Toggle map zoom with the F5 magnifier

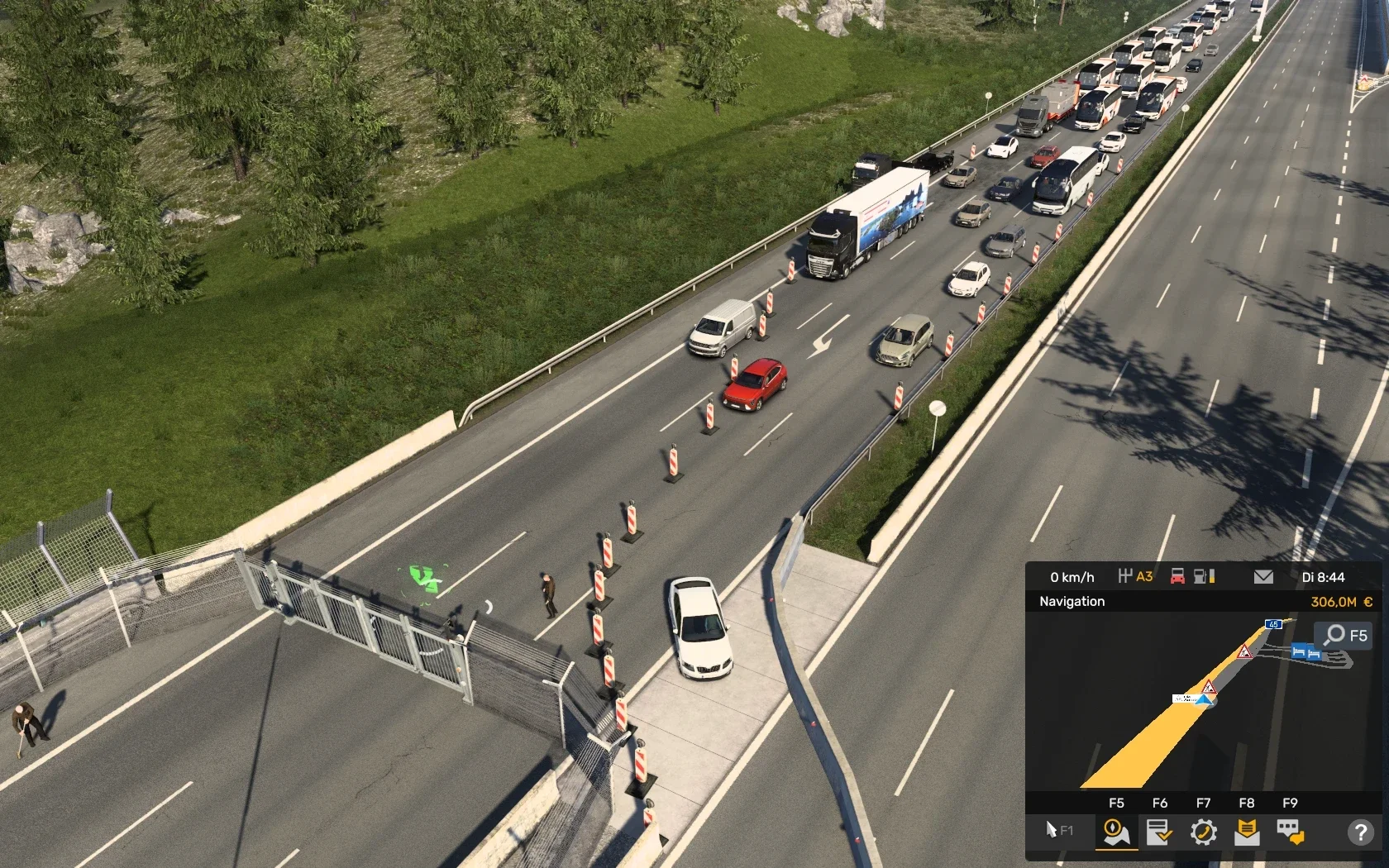coord(1337,635)
